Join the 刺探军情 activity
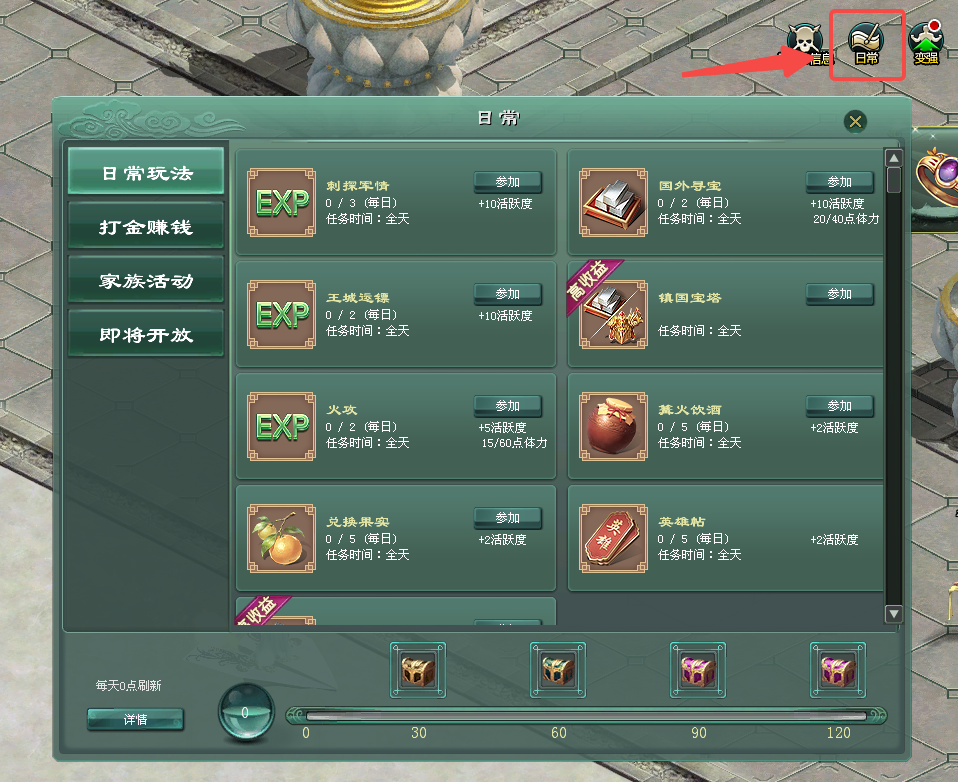 (507, 182)
